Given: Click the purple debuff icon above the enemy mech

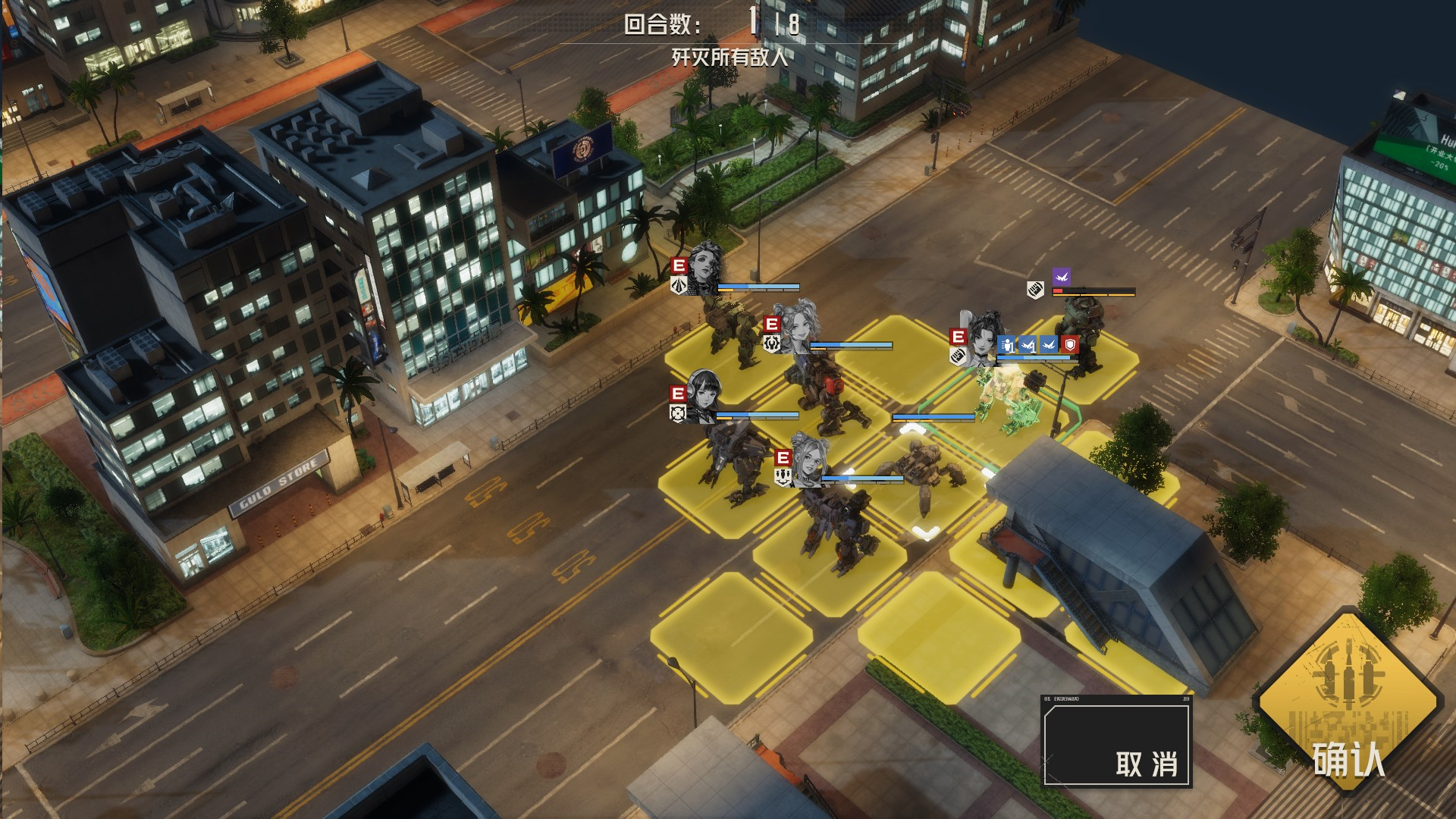Looking at the screenshot, I should tap(1062, 277).
